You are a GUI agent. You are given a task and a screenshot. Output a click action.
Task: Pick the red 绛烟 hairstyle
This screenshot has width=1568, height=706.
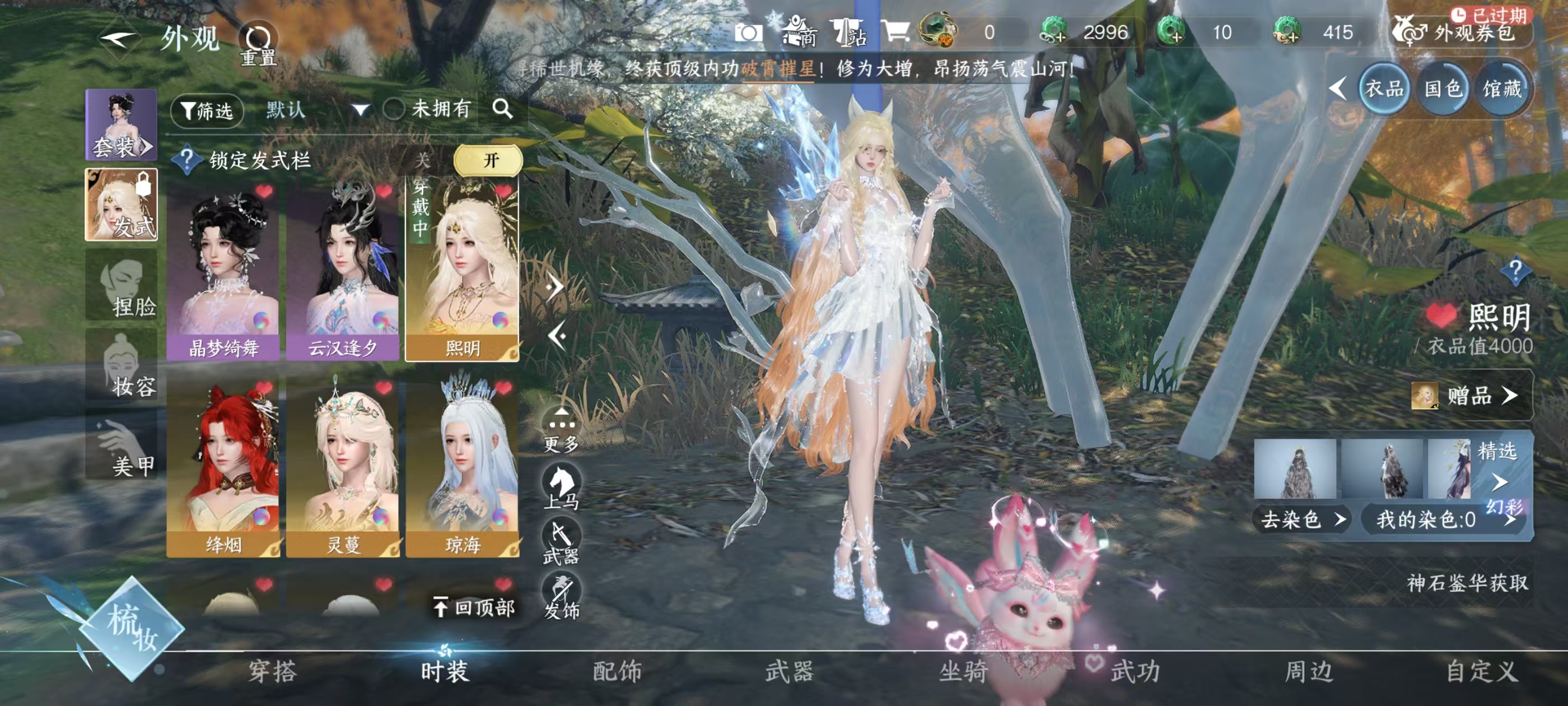point(223,467)
